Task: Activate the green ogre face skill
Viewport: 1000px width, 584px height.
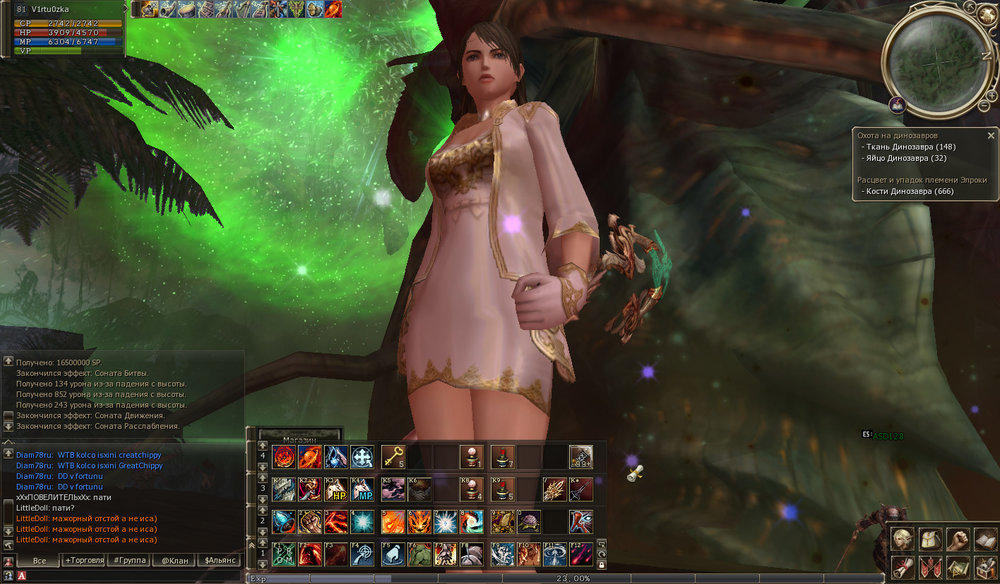Action: pos(419,554)
